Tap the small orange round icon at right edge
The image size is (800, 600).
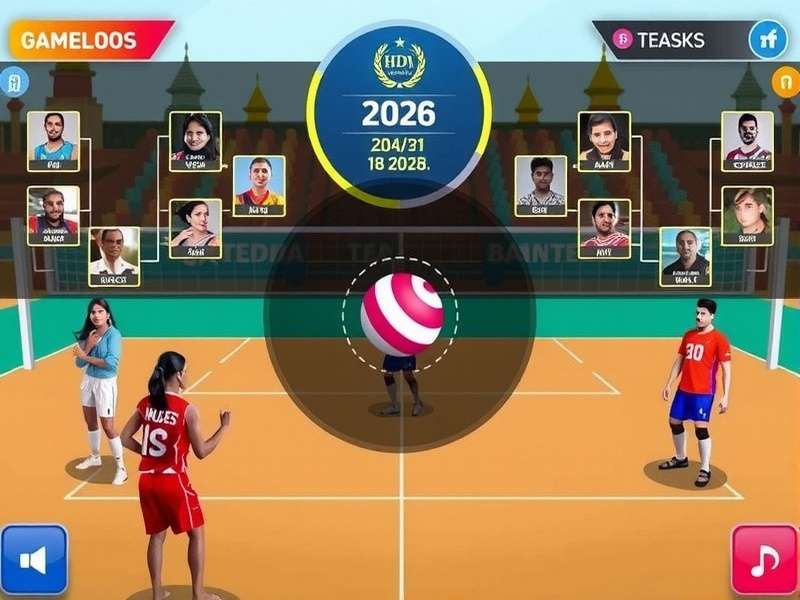785,81
